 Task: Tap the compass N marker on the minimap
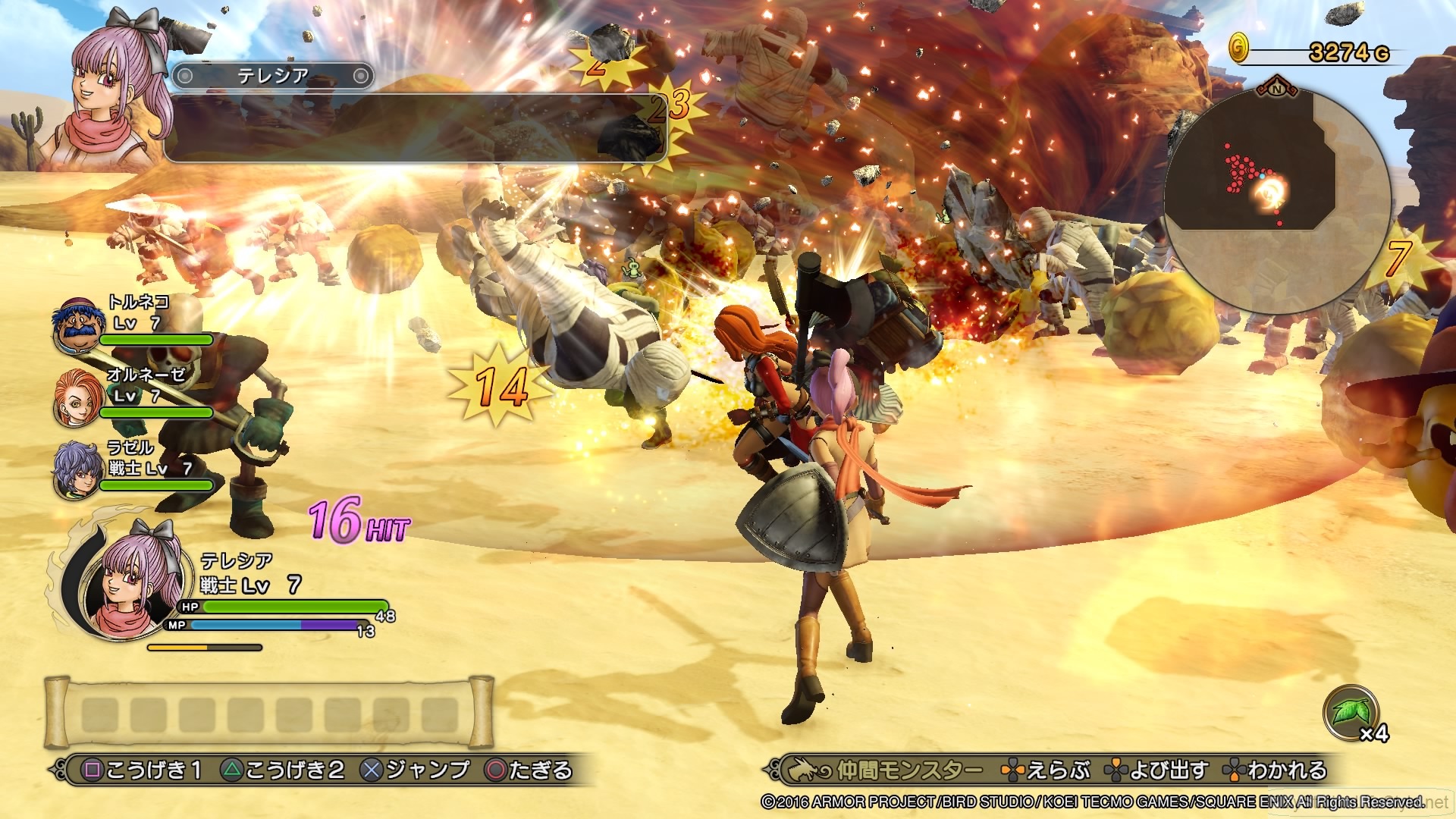(1279, 90)
